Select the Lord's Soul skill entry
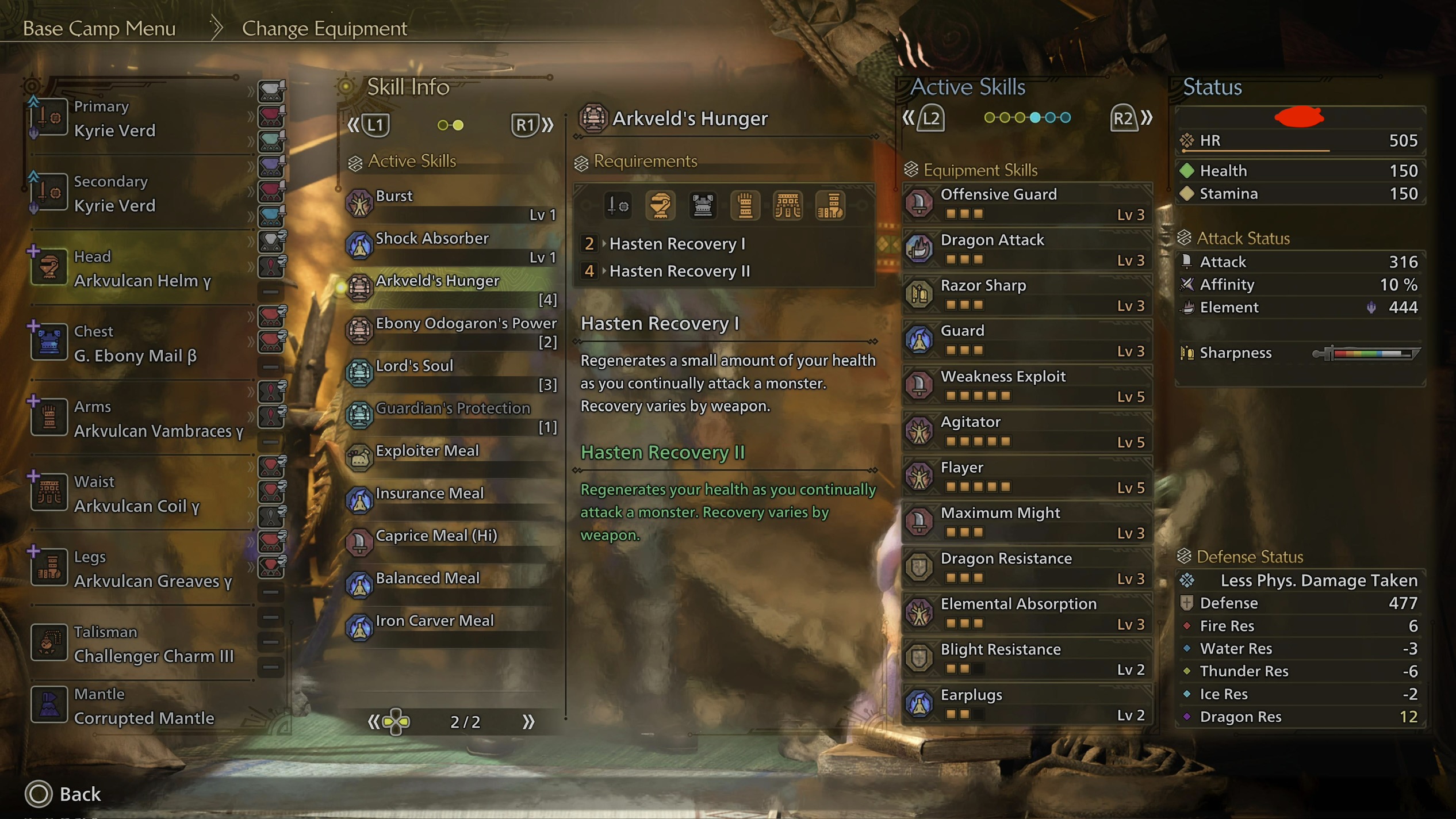 coord(451,374)
